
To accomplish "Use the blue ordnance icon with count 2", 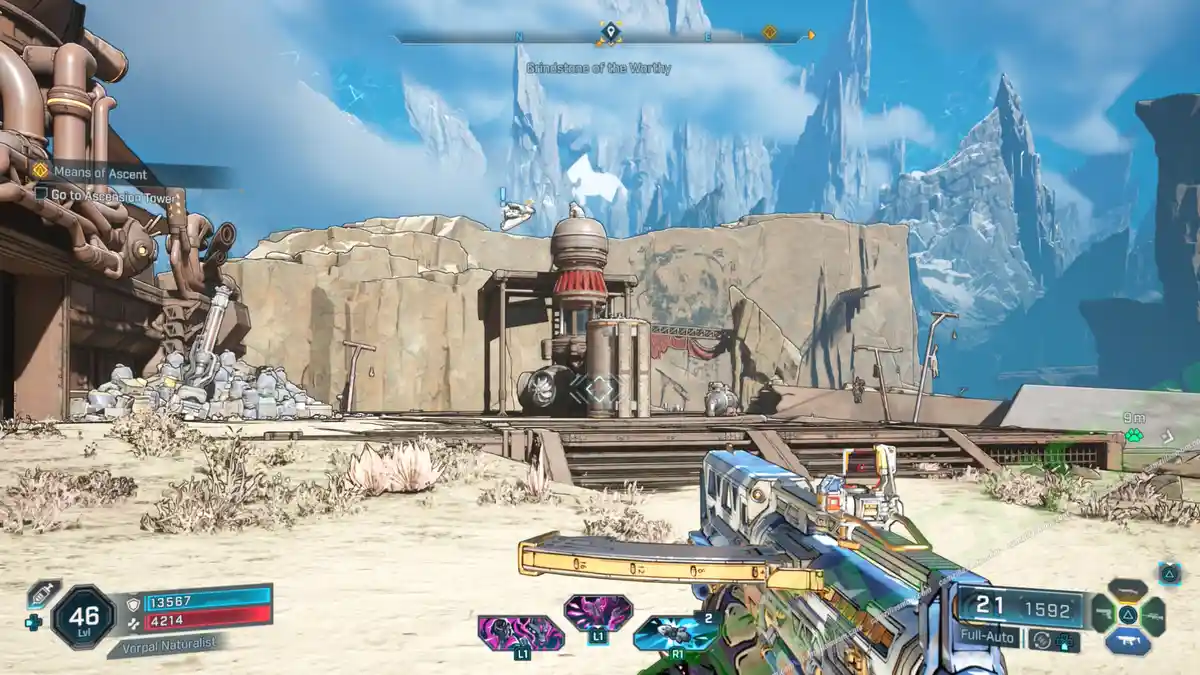I will pyautogui.click(x=675, y=632).
